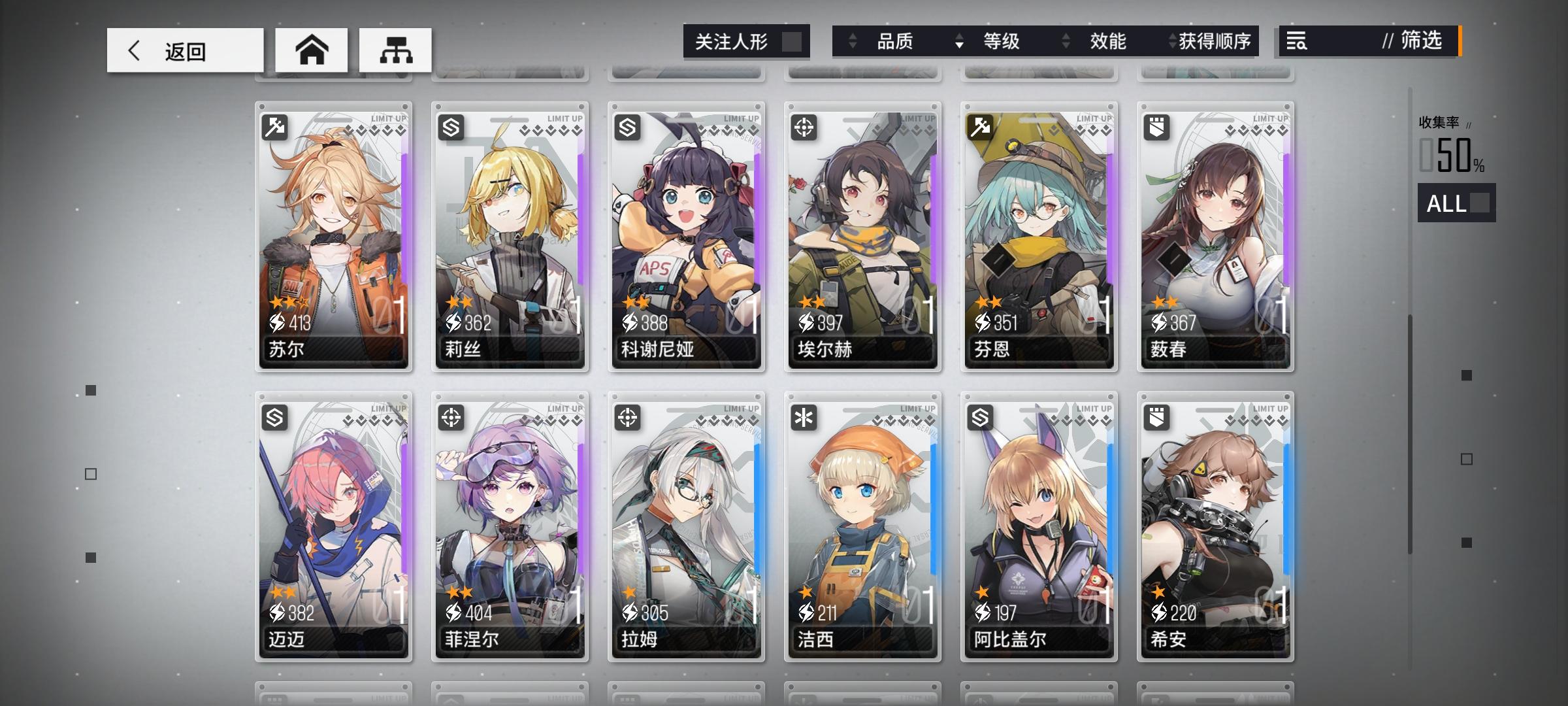The width and height of the screenshot is (1568, 706).
Task: Open the home screen via the house icon
Action: point(312,49)
